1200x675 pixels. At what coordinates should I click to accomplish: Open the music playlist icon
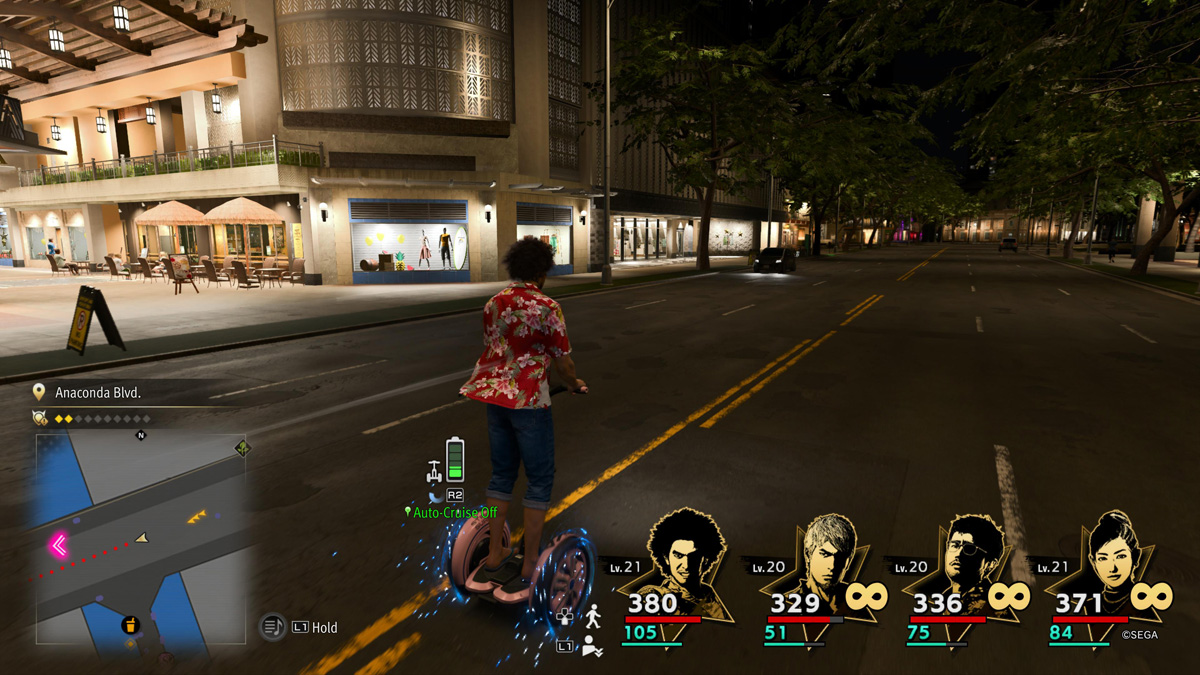pyautogui.click(x=272, y=627)
